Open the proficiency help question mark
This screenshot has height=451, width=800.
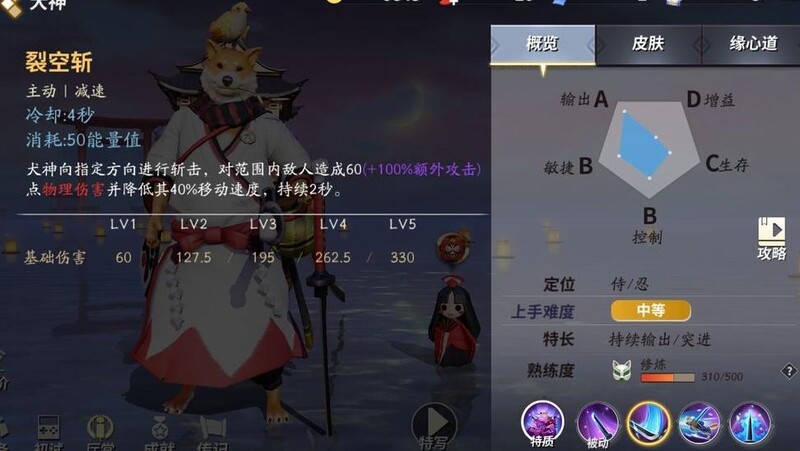click(789, 371)
